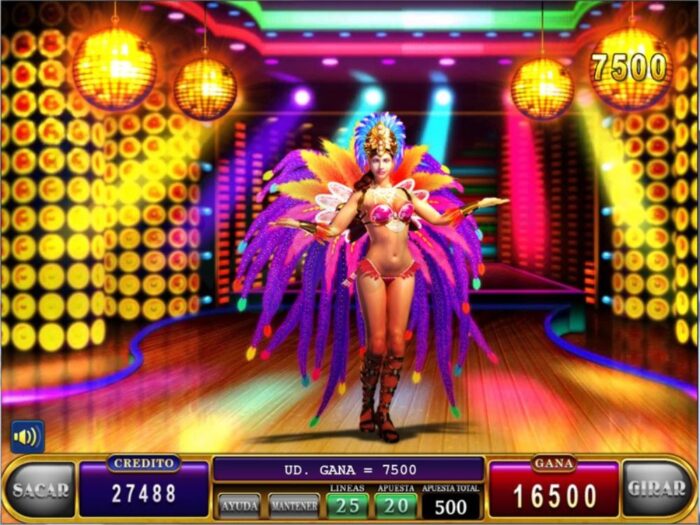
Task: Change the LINEAS line count
Action: pos(347,504)
